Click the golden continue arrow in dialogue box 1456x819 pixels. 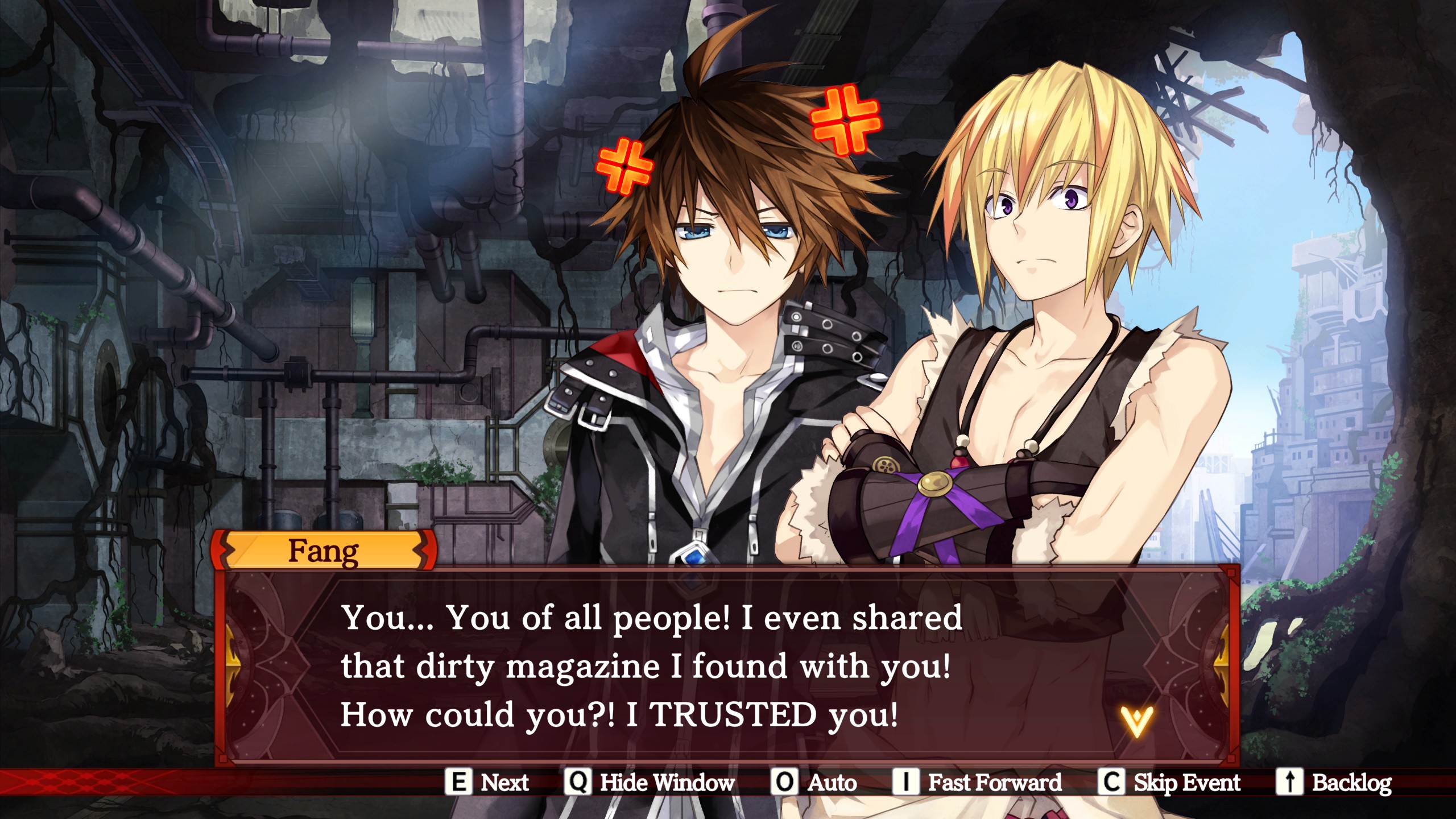[1136, 721]
